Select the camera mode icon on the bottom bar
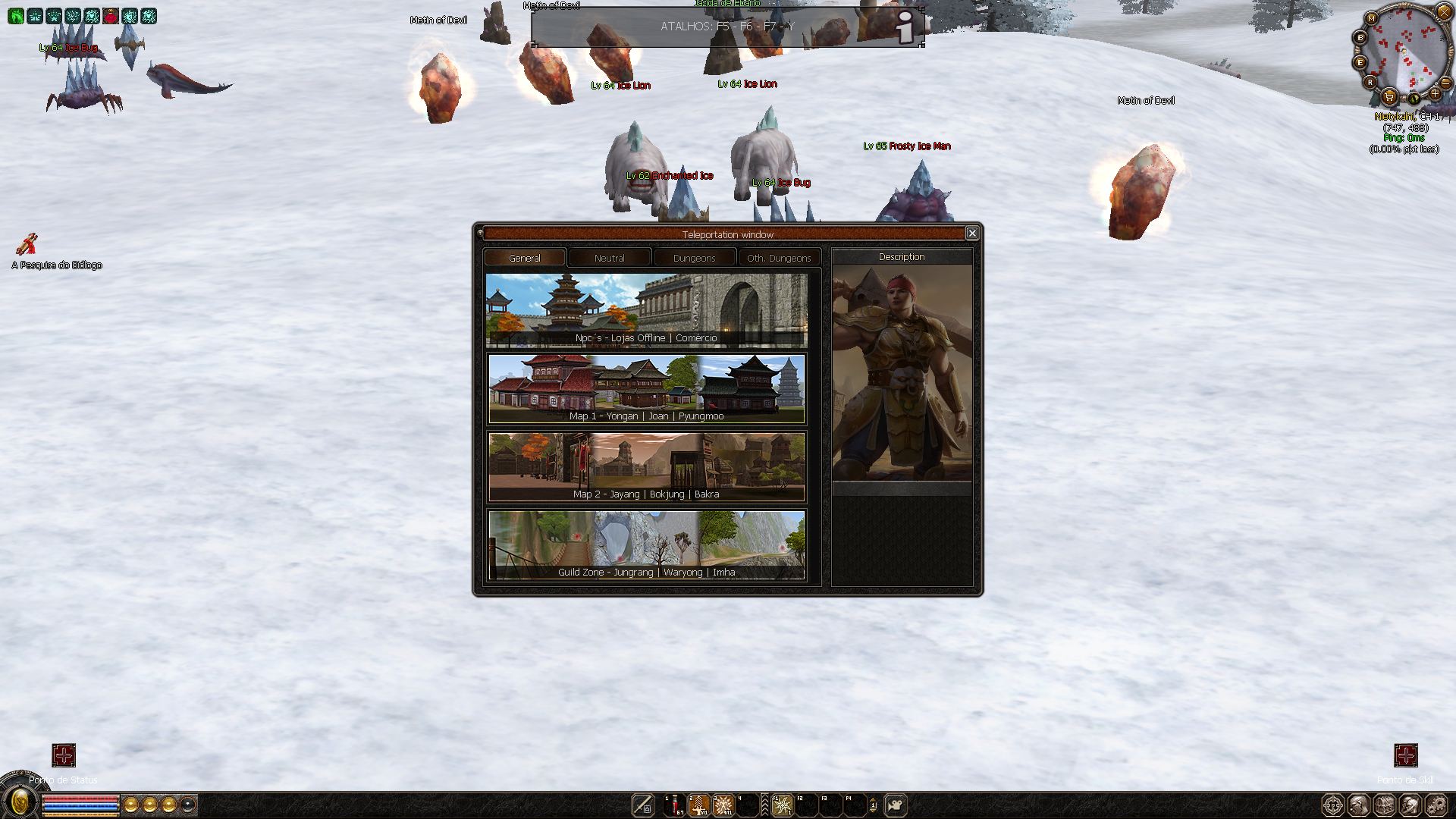Viewport: 1456px width, 819px height. 897,805
